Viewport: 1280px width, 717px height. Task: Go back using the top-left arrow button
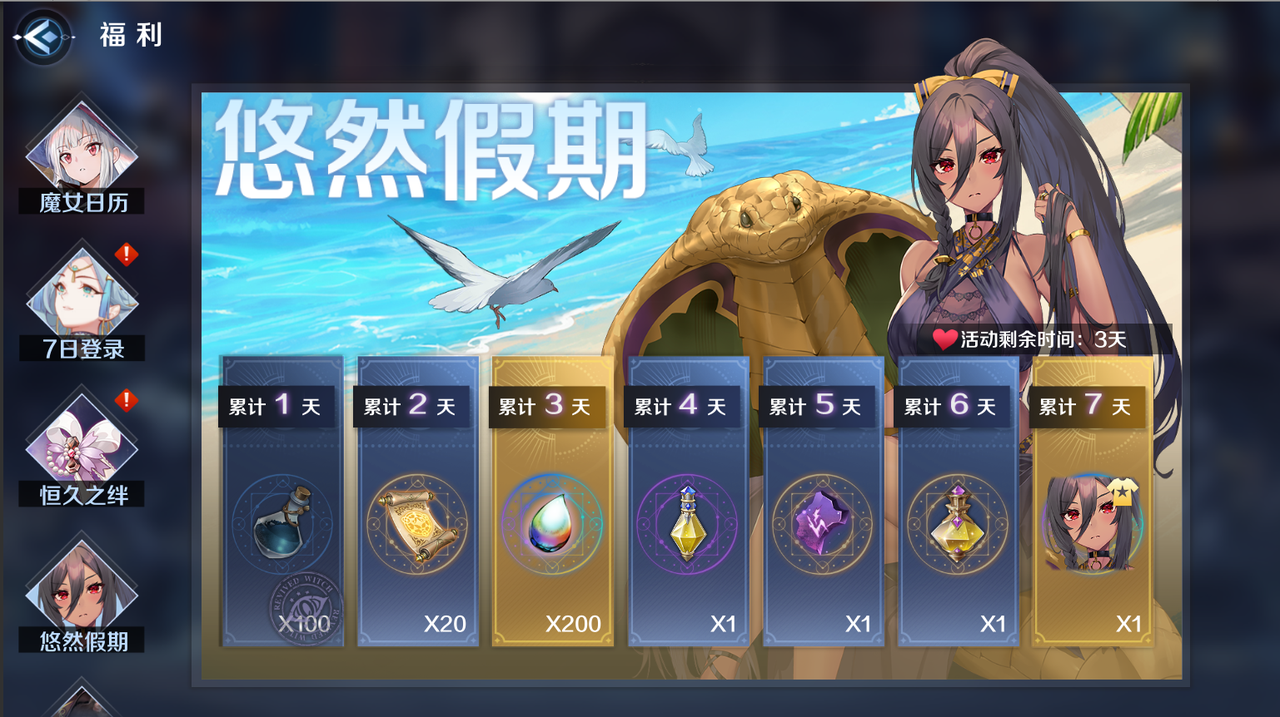click(43, 37)
